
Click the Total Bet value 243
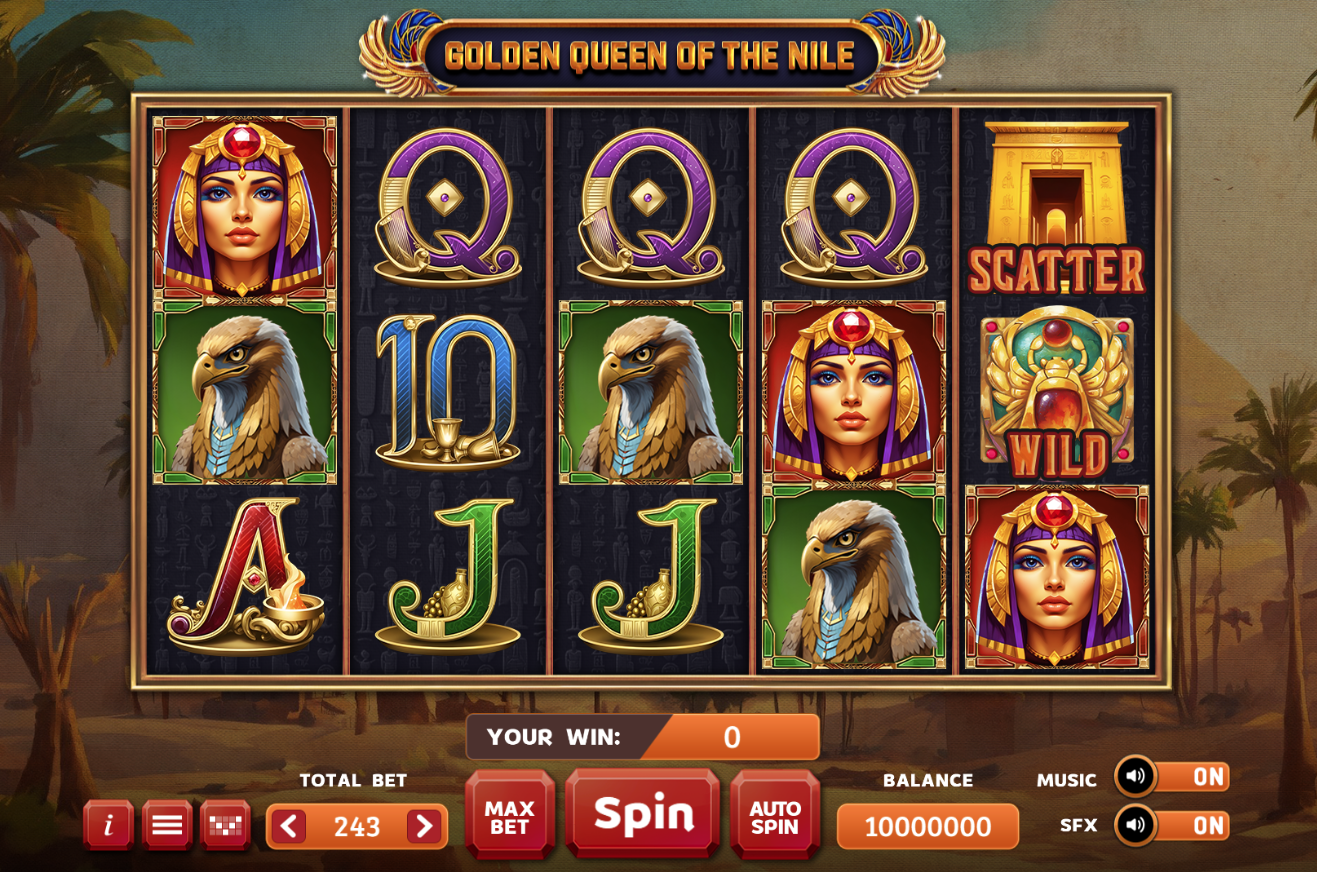355,826
